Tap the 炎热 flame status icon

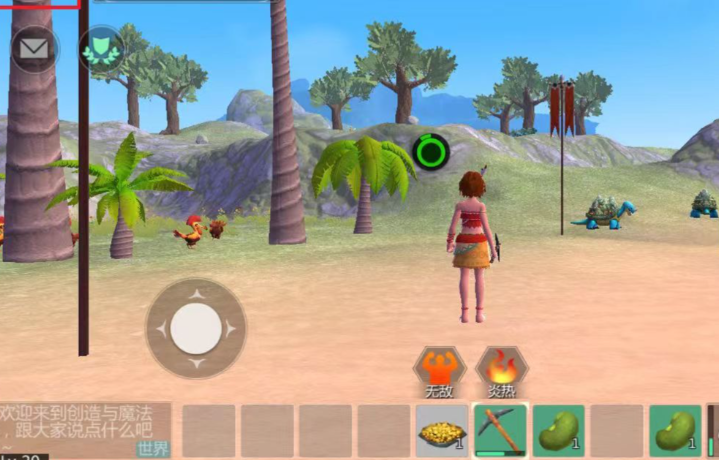501,368
